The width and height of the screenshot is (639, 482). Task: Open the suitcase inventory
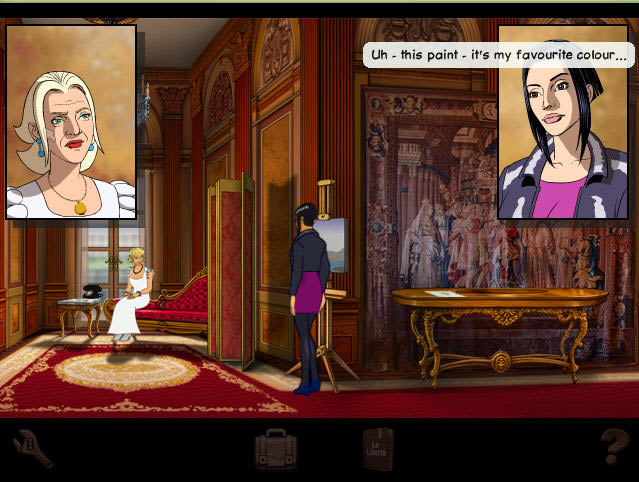click(x=275, y=450)
